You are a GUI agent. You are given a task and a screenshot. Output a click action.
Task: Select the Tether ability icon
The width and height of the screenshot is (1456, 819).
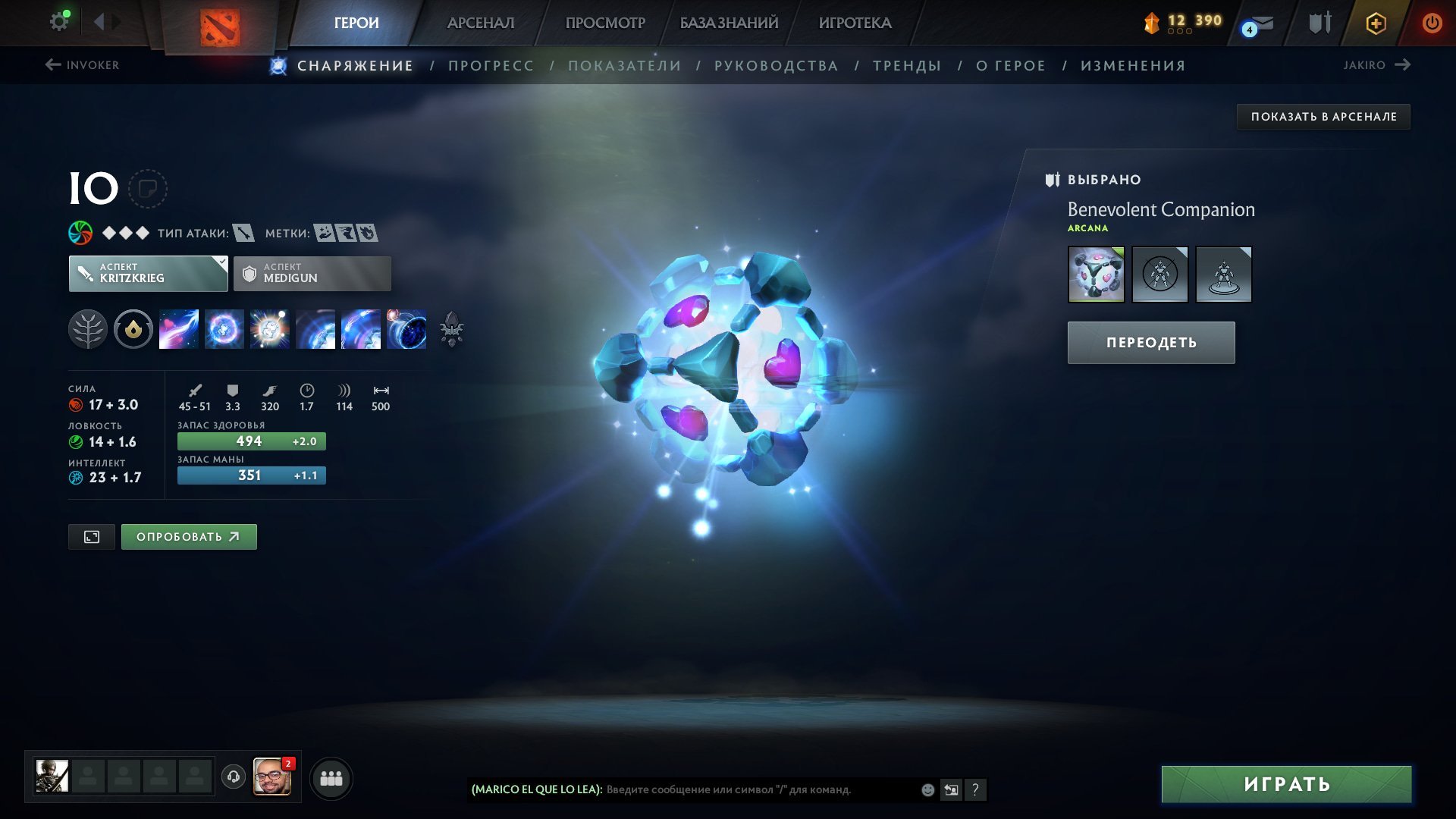(180, 329)
